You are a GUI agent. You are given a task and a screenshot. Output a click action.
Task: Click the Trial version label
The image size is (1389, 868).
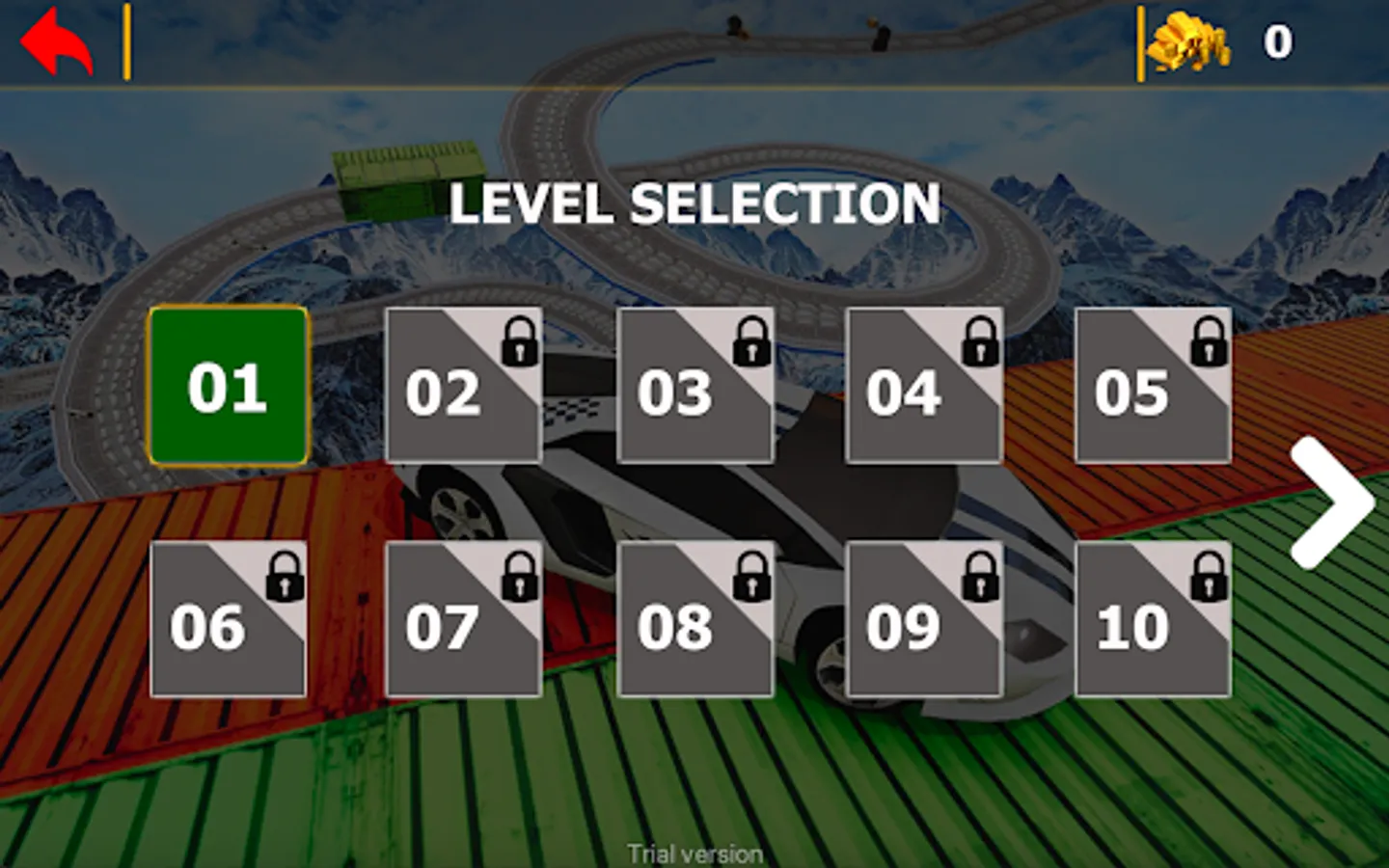(x=695, y=852)
